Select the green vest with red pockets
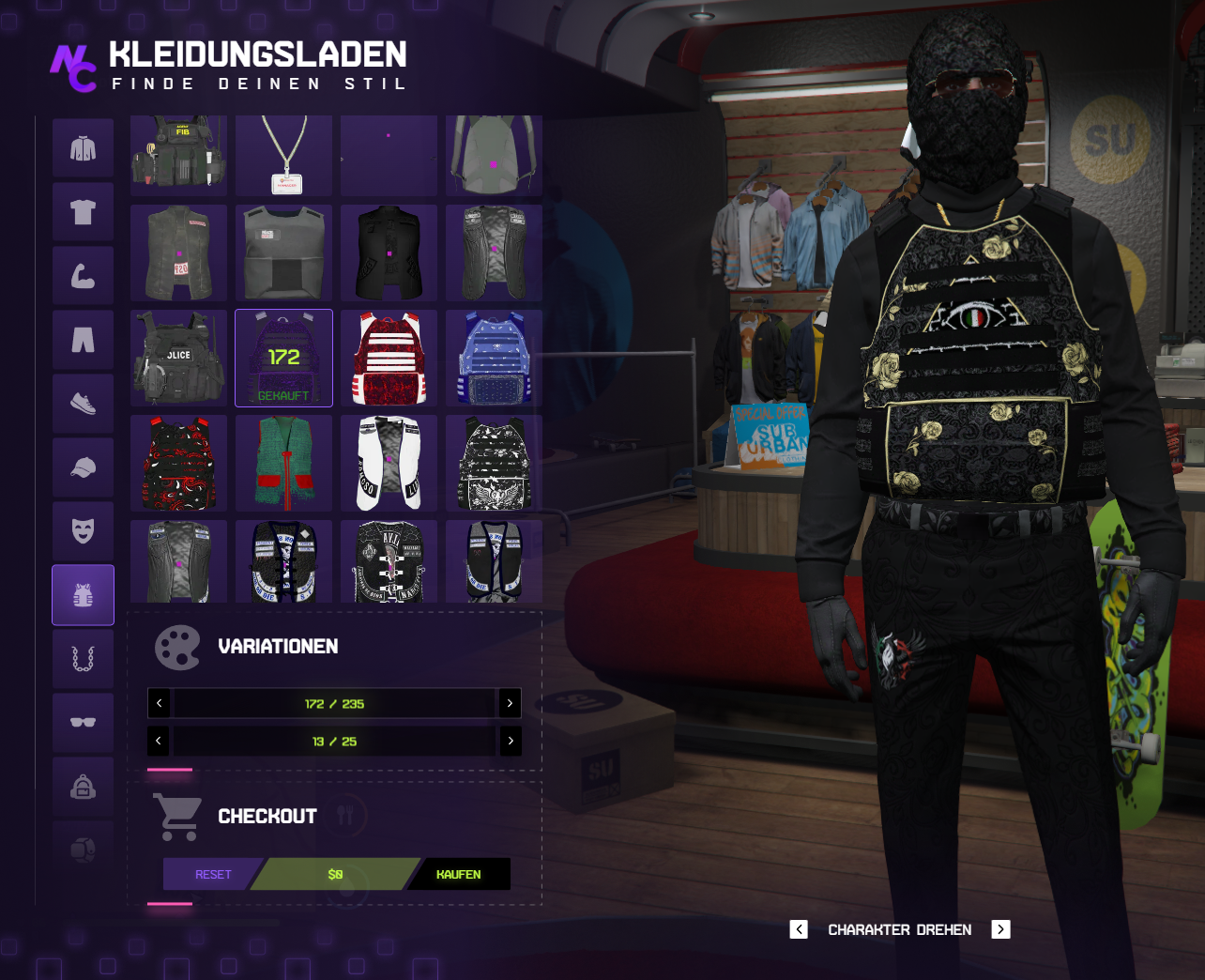This screenshot has height=980, width=1205. click(283, 464)
